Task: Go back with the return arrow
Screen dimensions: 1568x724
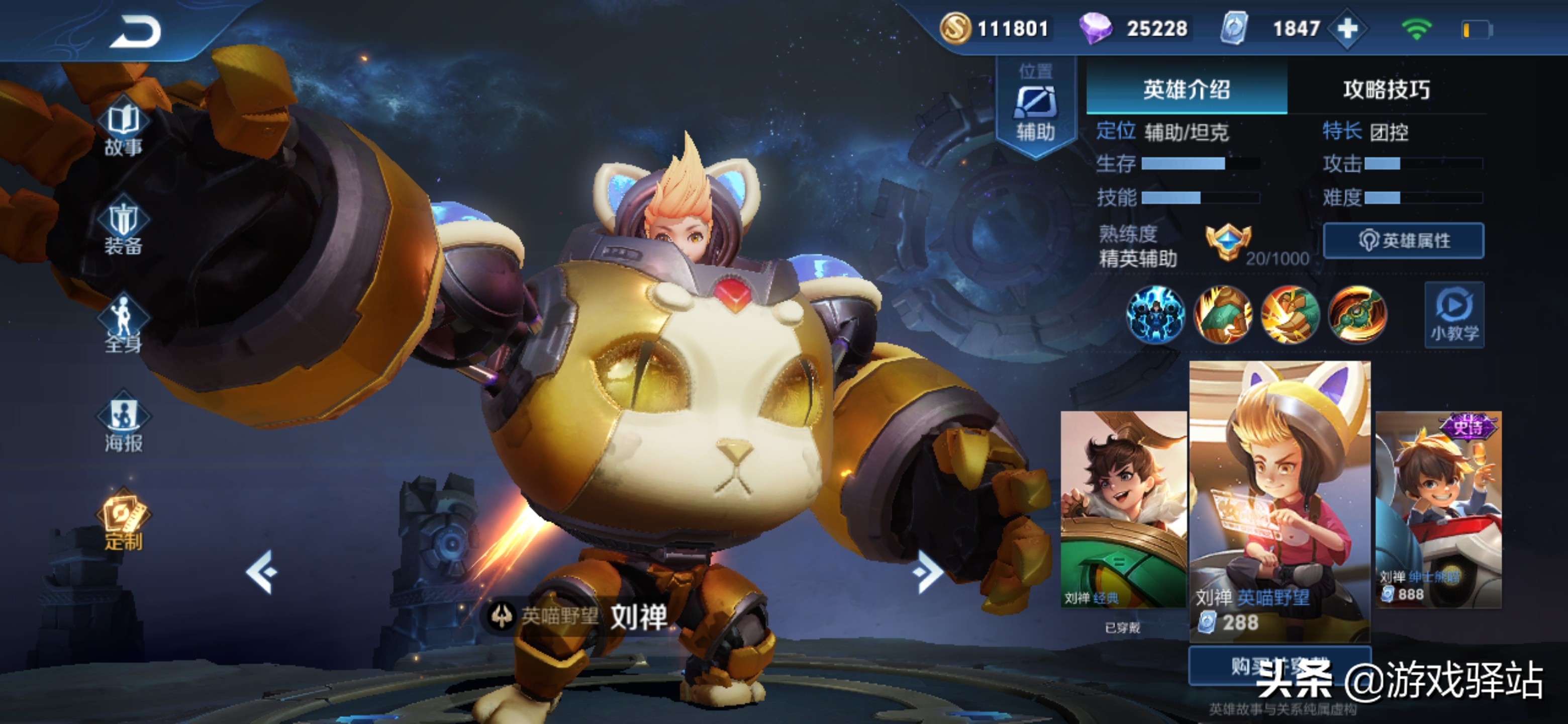Action: 135,32
